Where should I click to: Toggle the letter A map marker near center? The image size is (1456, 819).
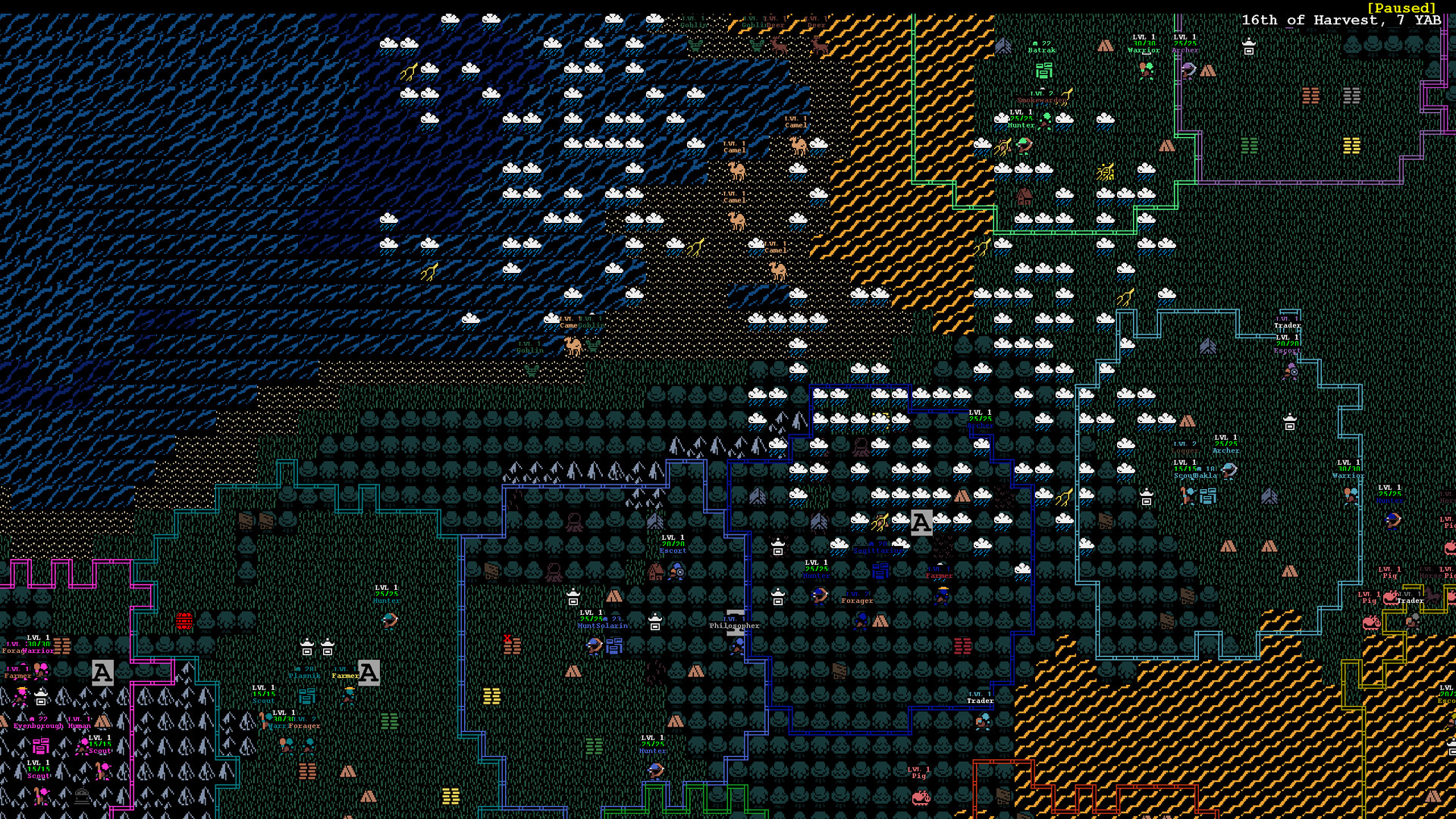[921, 522]
